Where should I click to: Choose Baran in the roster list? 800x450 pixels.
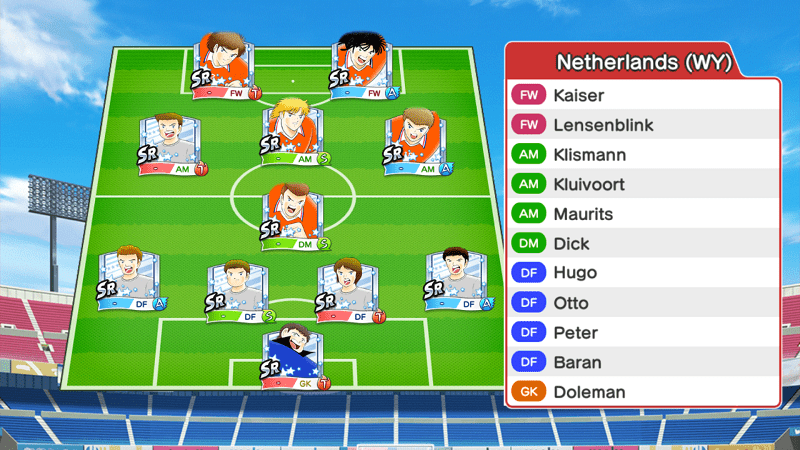(642, 362)
